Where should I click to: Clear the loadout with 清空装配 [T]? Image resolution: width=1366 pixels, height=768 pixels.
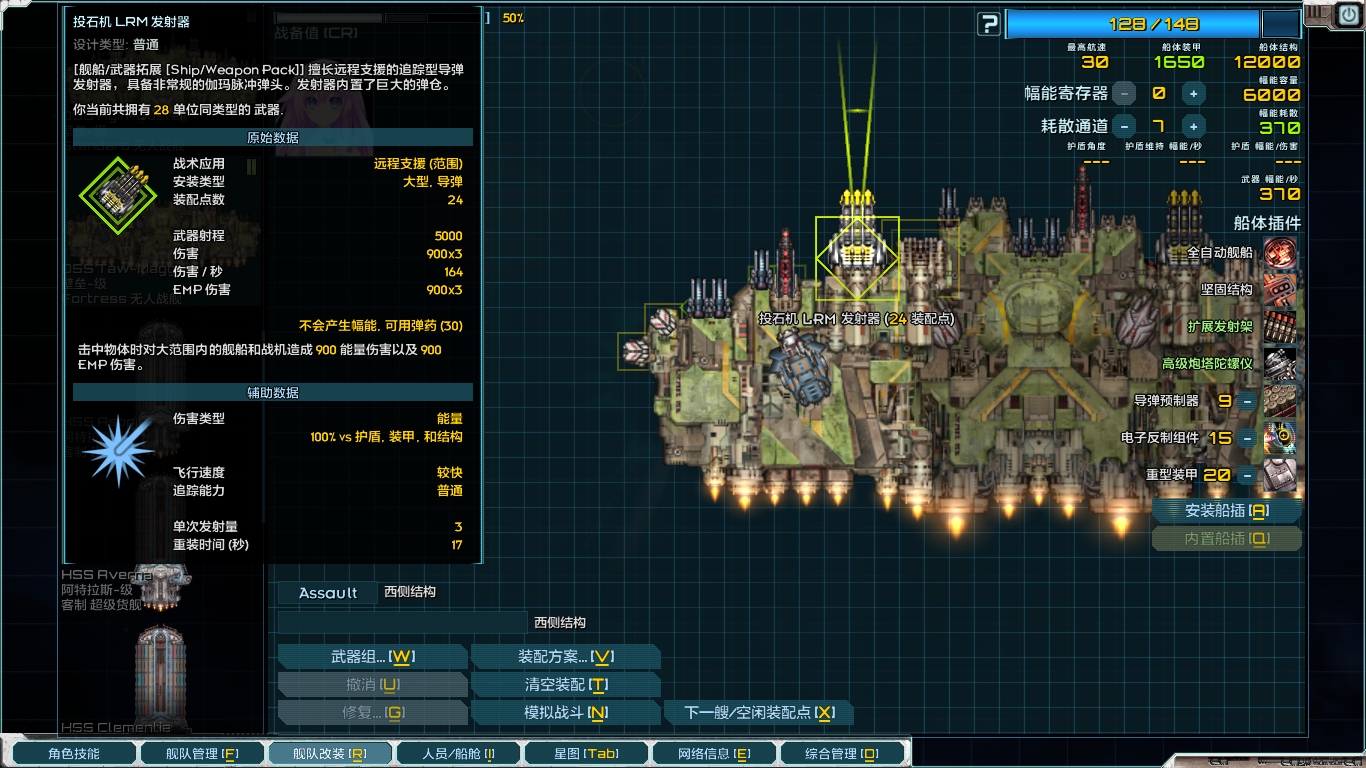tap(565, 684)
